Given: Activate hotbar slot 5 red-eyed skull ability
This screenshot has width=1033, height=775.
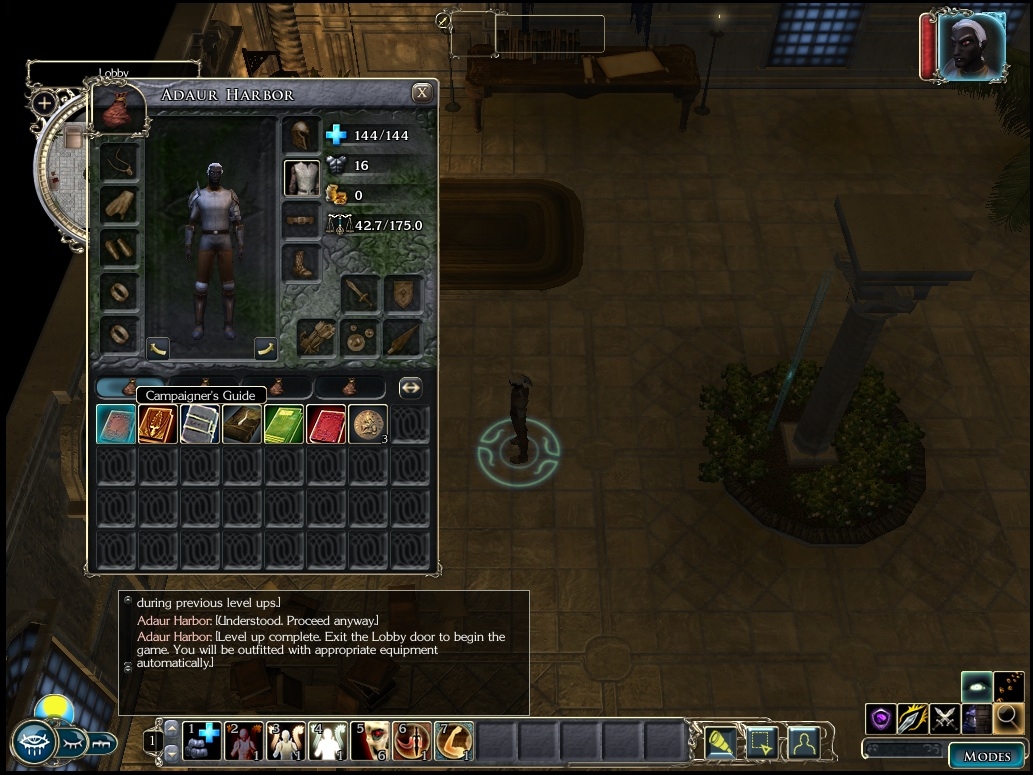Looking at the screenshot, I should click(x=370, y=741).
